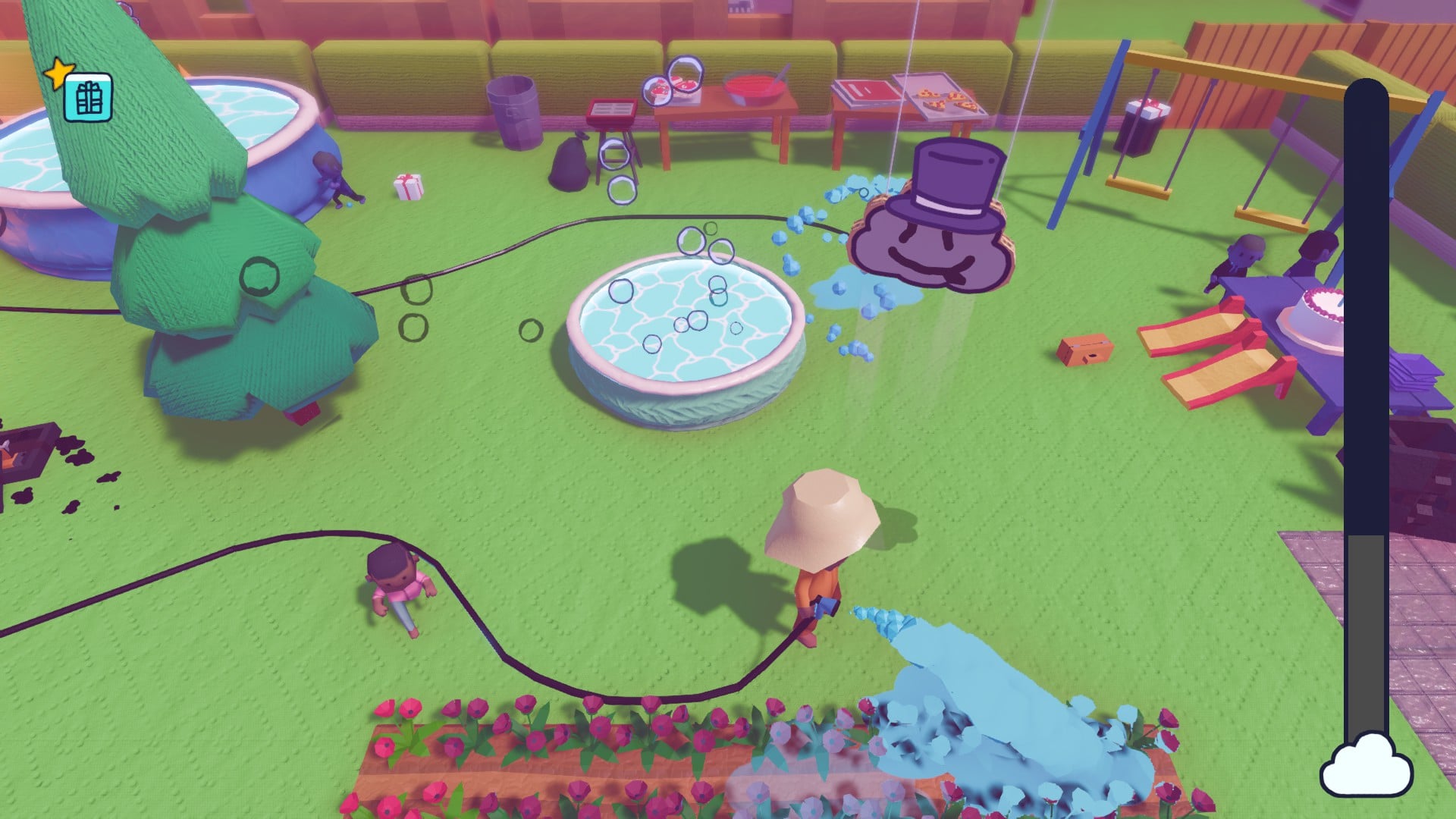This screenshot has height=819, width=1456.
Task: Open the starred gift box icon
Action: (88, 98)
